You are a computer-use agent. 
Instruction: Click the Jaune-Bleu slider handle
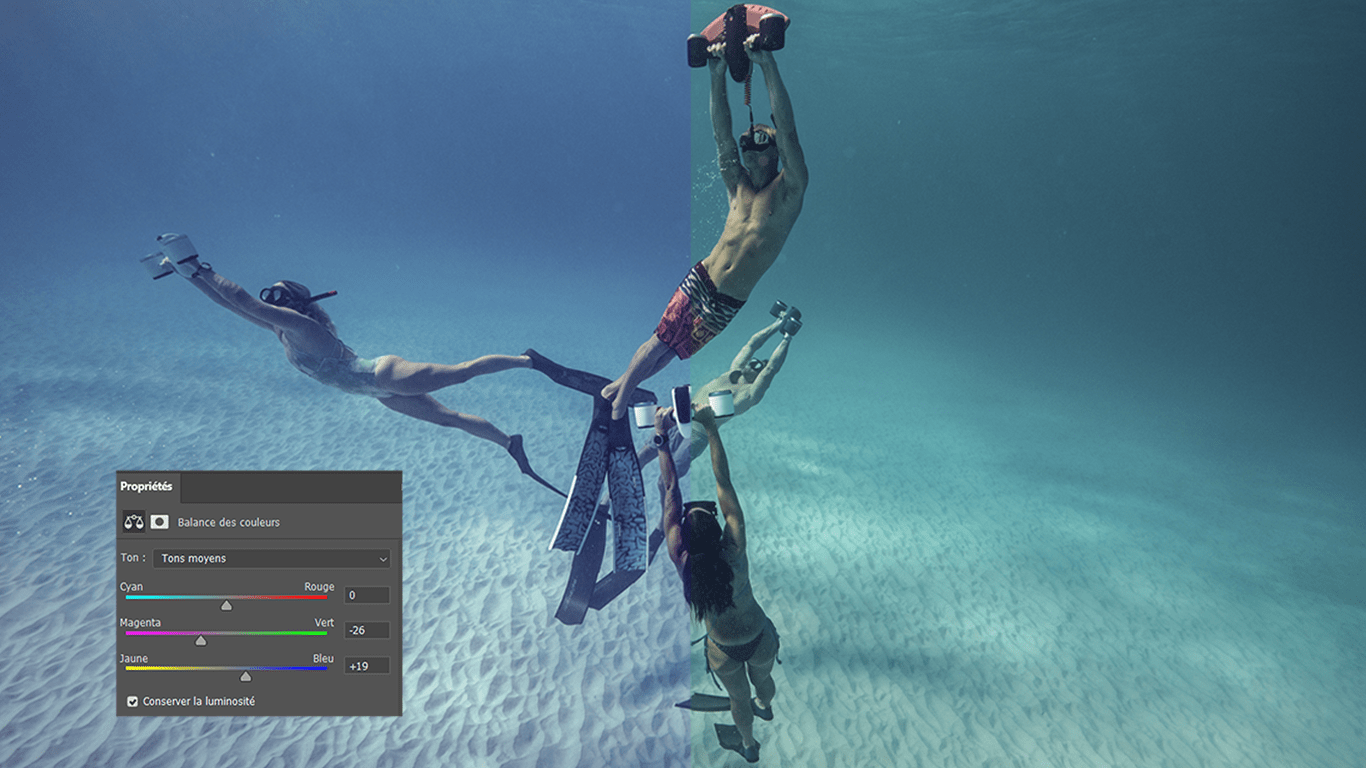click(x=245, y=676)
